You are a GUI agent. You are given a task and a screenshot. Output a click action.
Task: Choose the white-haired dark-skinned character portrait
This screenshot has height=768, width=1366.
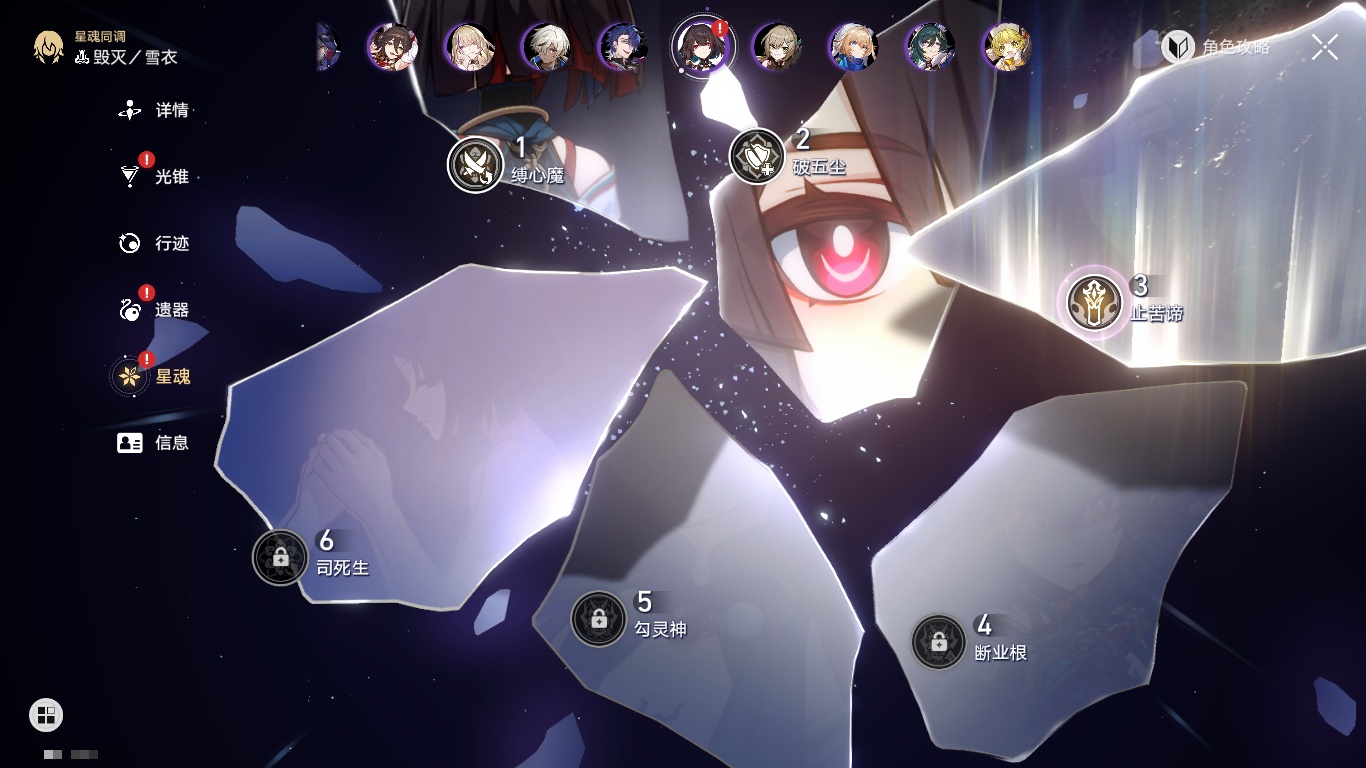[546, 47]
